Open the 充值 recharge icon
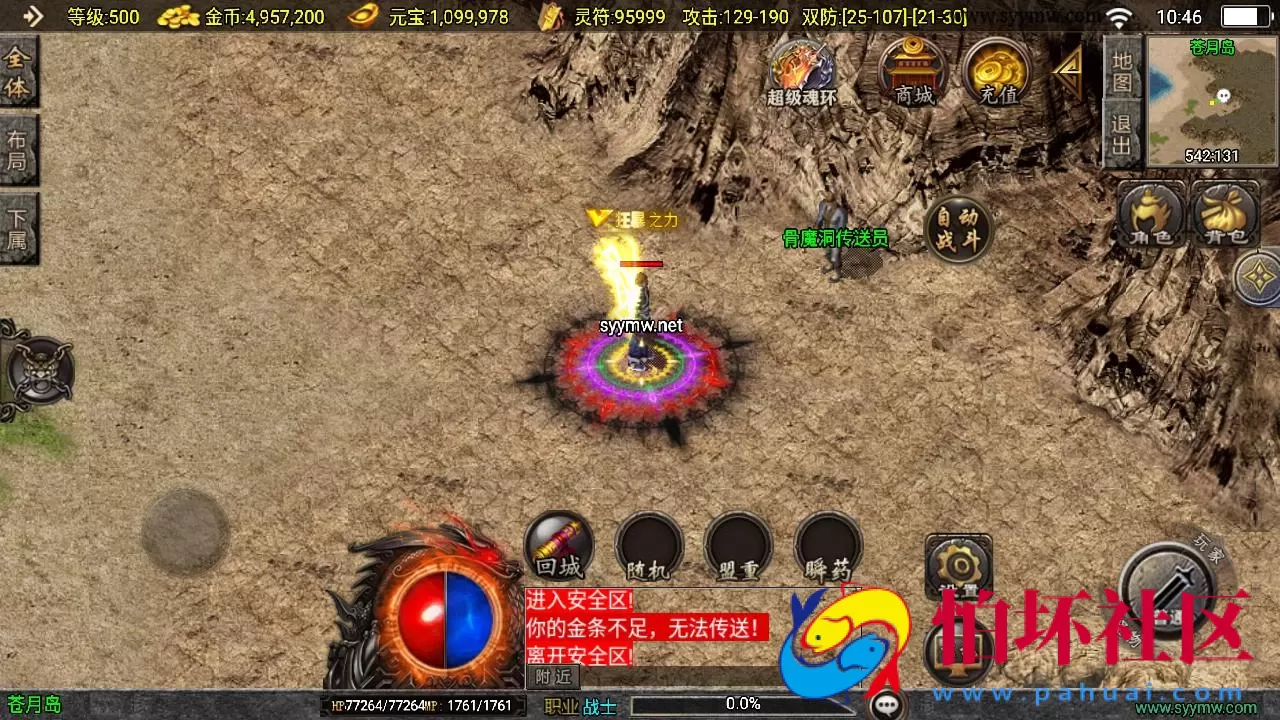The width and height of the screenshot is (1280, 720). [x=995, y=72]
